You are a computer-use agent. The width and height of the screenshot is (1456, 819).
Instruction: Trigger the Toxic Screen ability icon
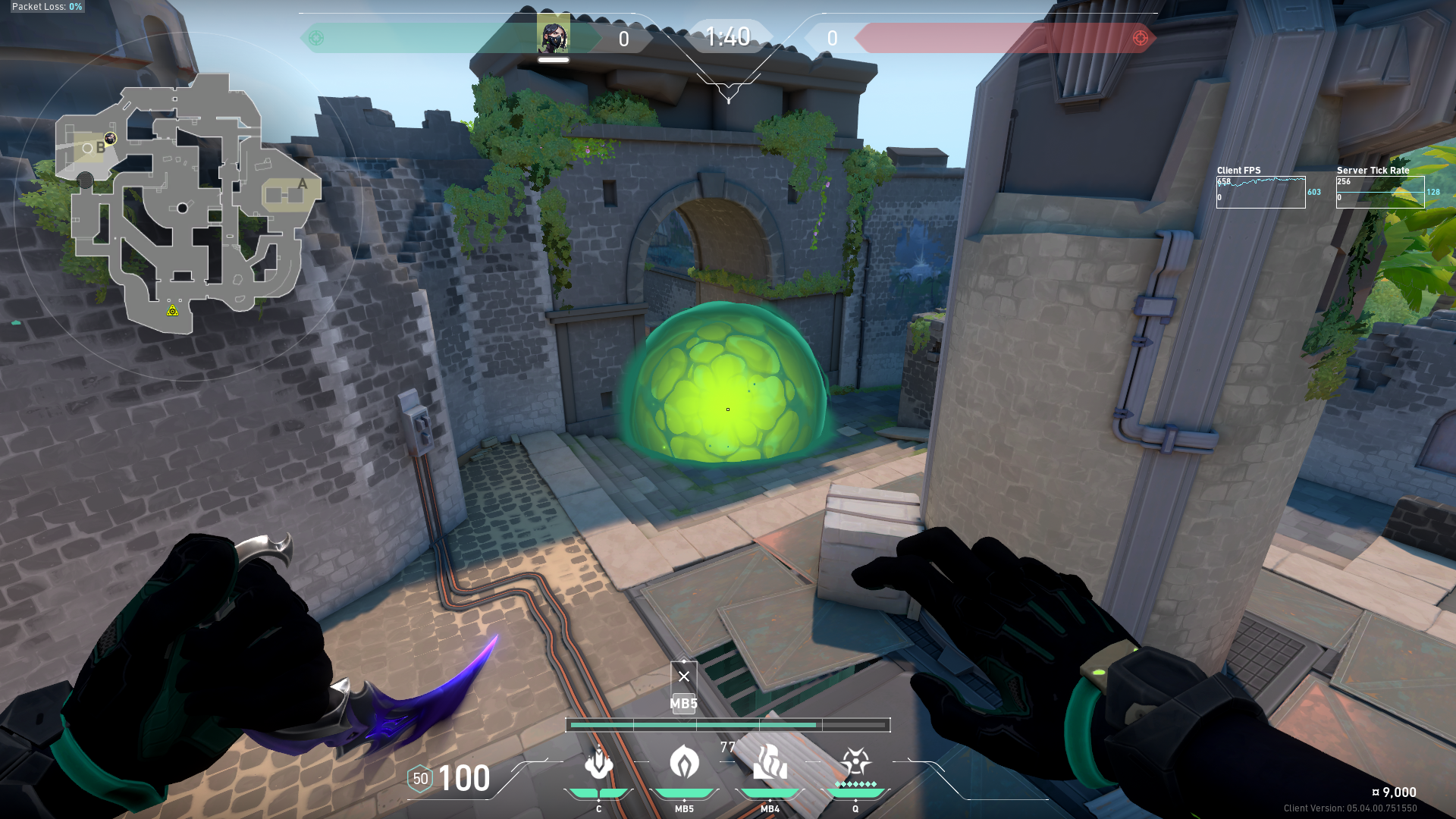[770, 763]
